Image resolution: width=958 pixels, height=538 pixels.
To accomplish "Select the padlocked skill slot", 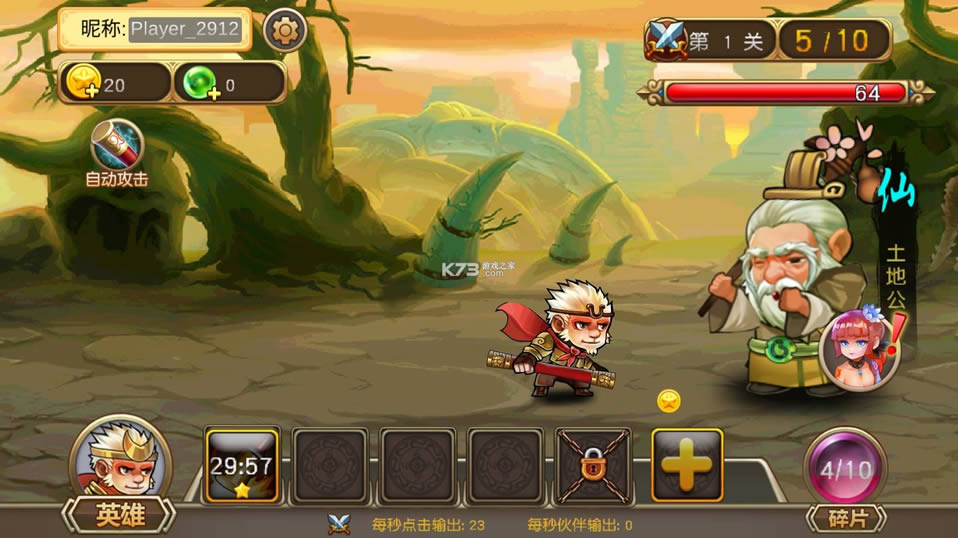I will (593, 464).
